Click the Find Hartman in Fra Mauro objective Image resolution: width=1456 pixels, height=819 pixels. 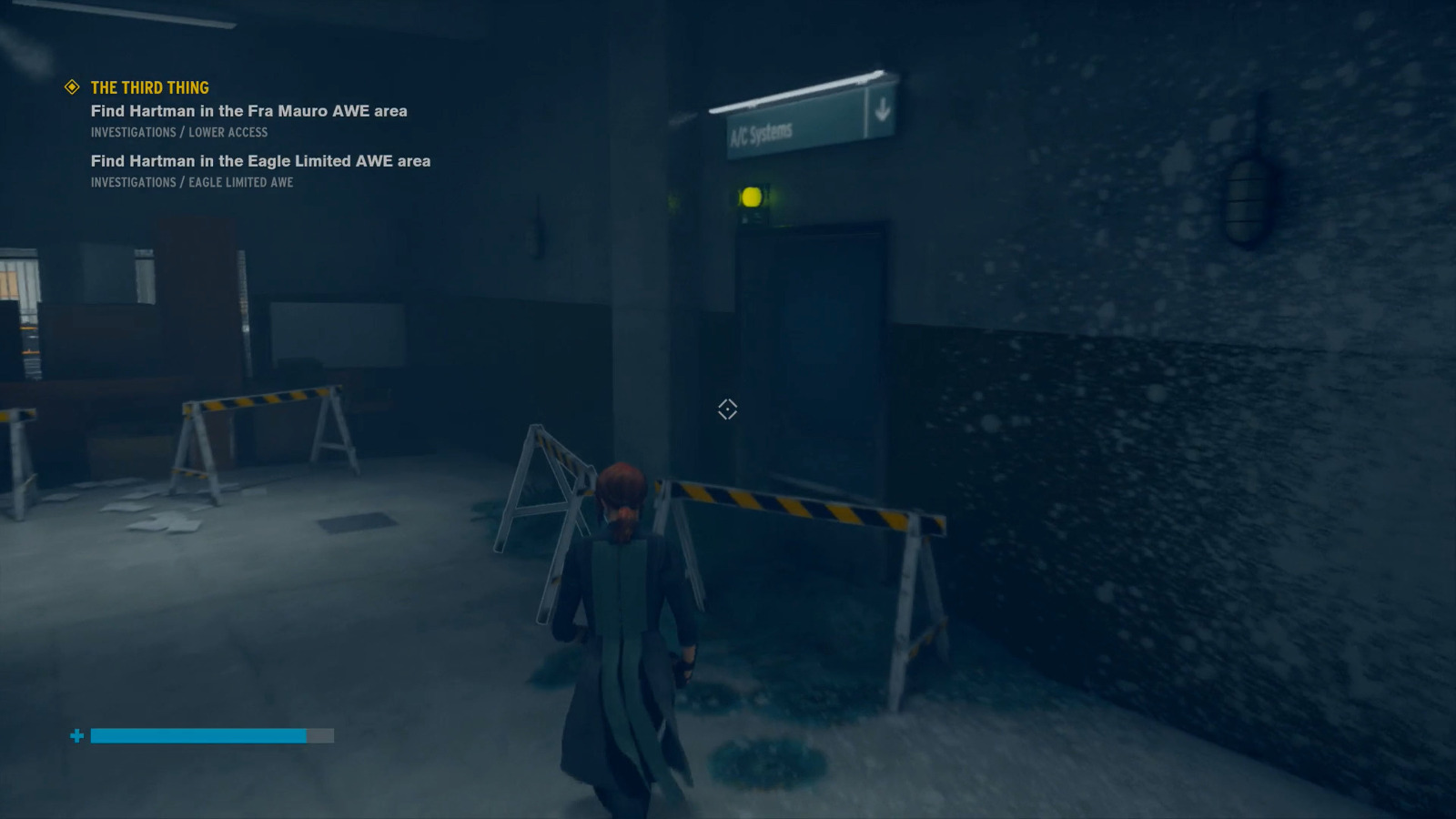tap(248, 111)
